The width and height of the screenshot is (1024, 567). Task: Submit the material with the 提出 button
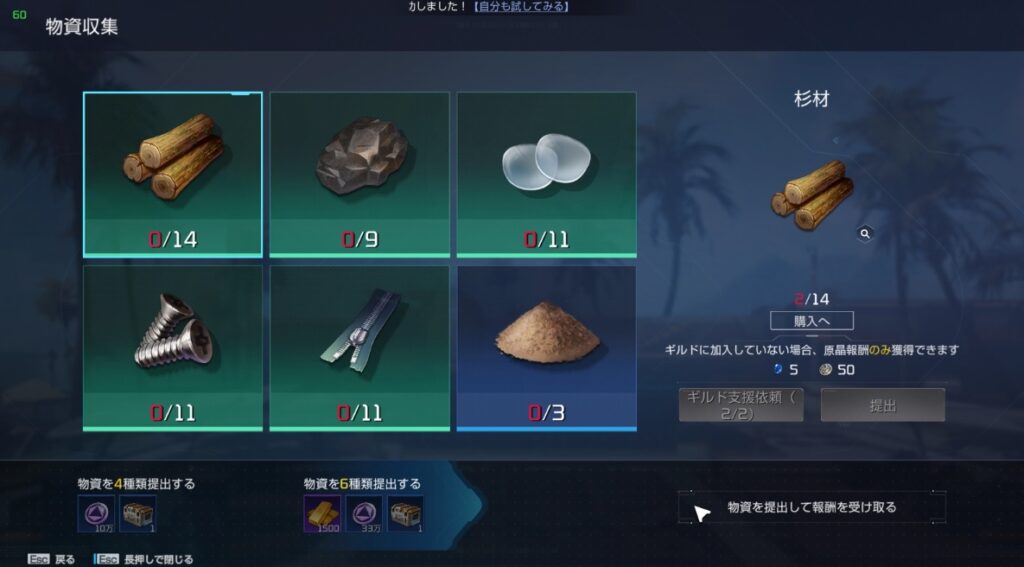883,404
